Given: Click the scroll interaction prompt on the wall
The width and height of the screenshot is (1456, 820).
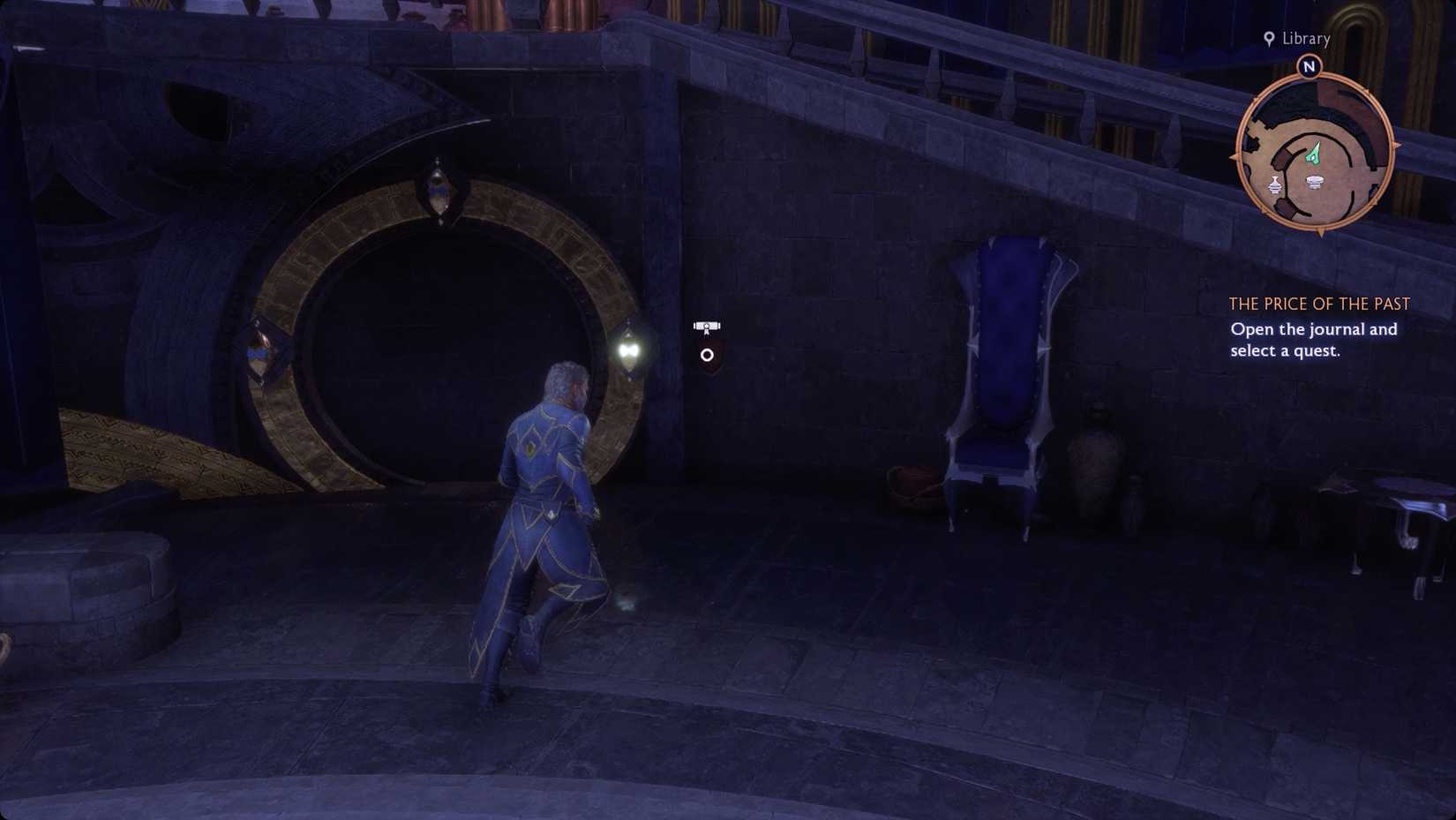Looking at the screenshot, I should (706, 325).
